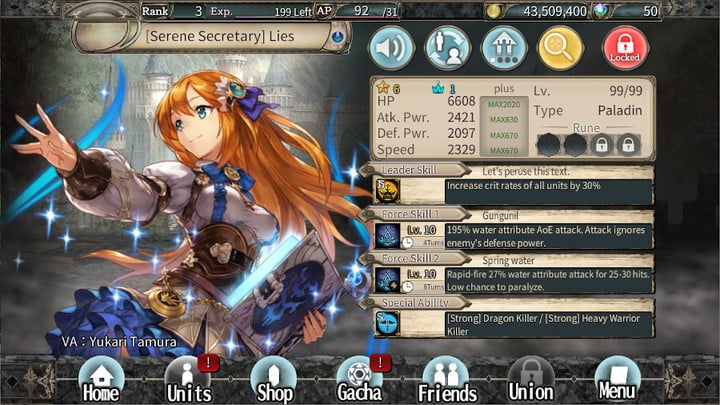Click the unit evolution forms button
Screen dimensions: 720x405
click(504, 48)
